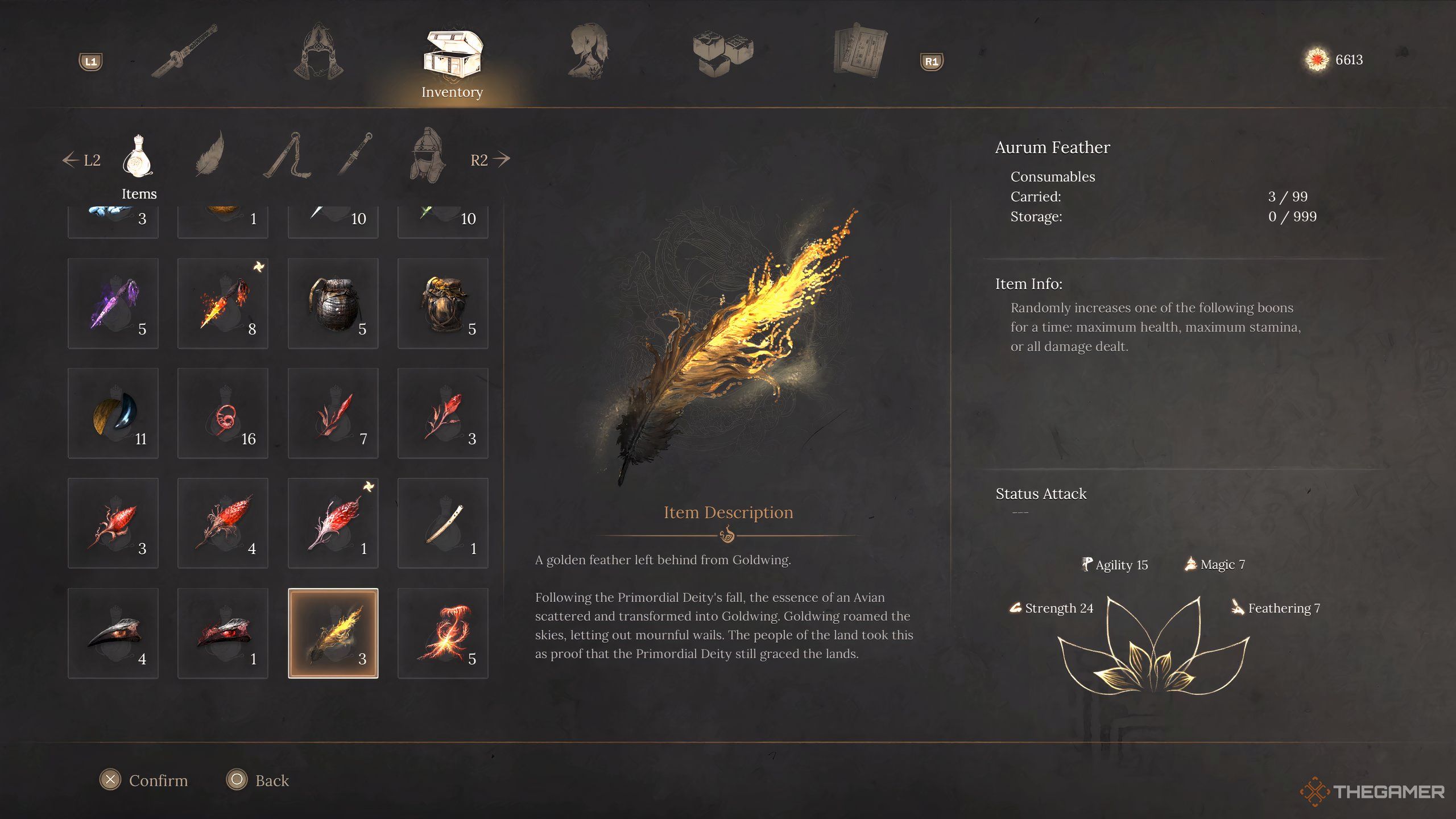This screenshot has height=819, width=1456.
Task: Choose the grey beak item with count 4
Action: [x=113, y=633]
